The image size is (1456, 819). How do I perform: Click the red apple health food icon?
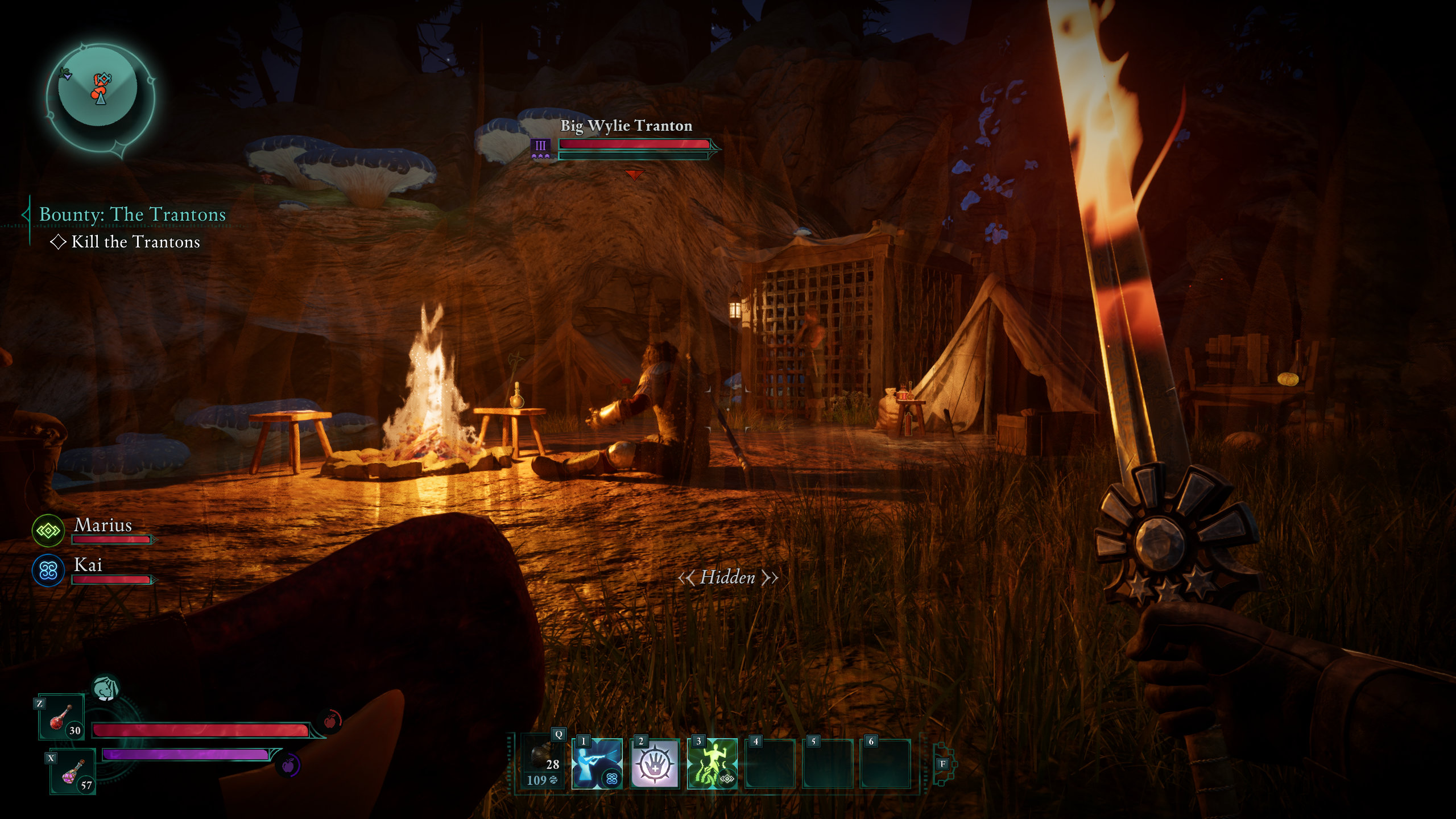click(x=330, y=721)
